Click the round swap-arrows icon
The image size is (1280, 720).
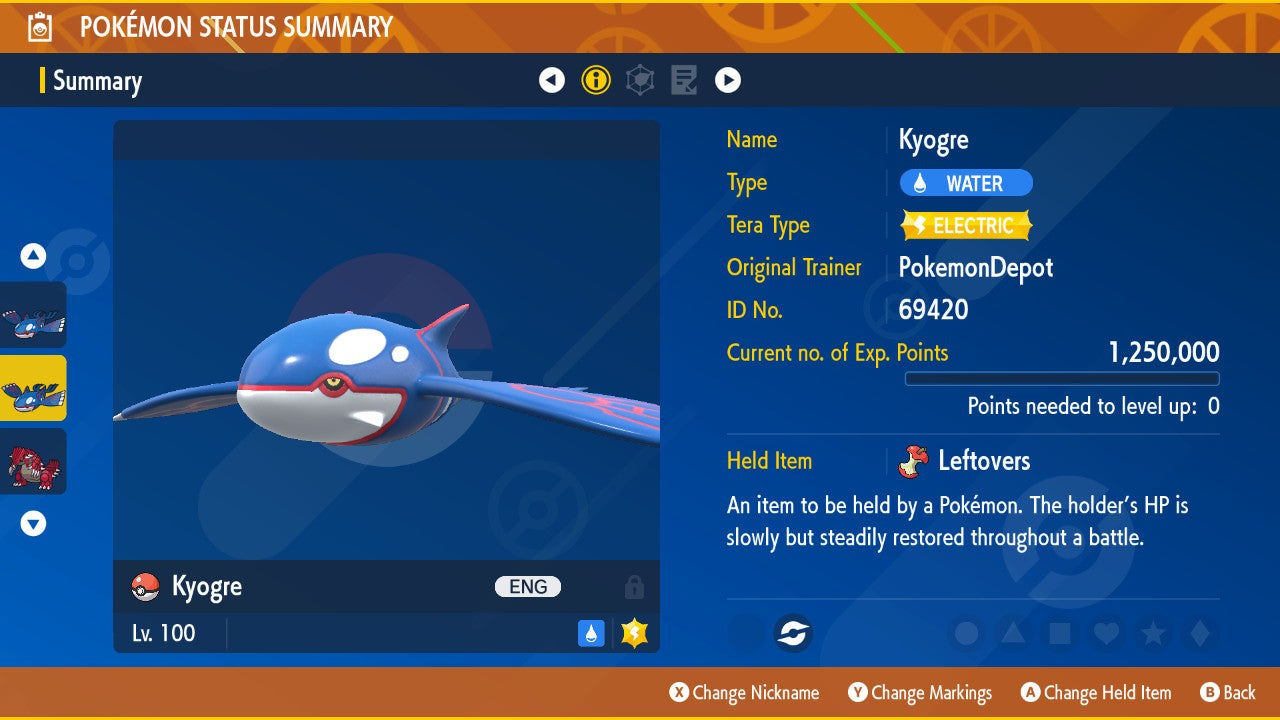click(793, 633)
